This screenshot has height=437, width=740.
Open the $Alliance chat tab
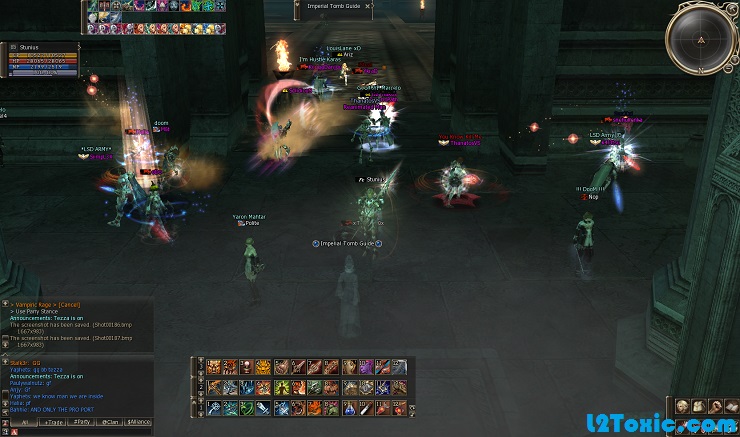(x=139, y=422)
